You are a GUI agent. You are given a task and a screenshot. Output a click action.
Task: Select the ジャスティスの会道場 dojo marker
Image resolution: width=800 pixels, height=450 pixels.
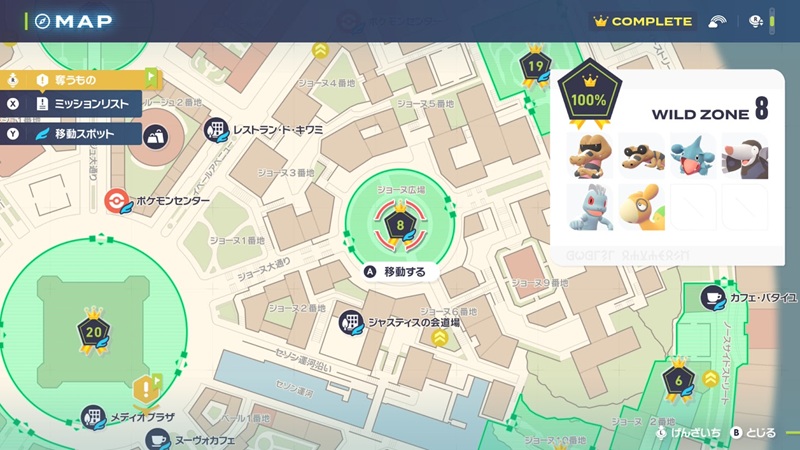[x=351, y=322]
